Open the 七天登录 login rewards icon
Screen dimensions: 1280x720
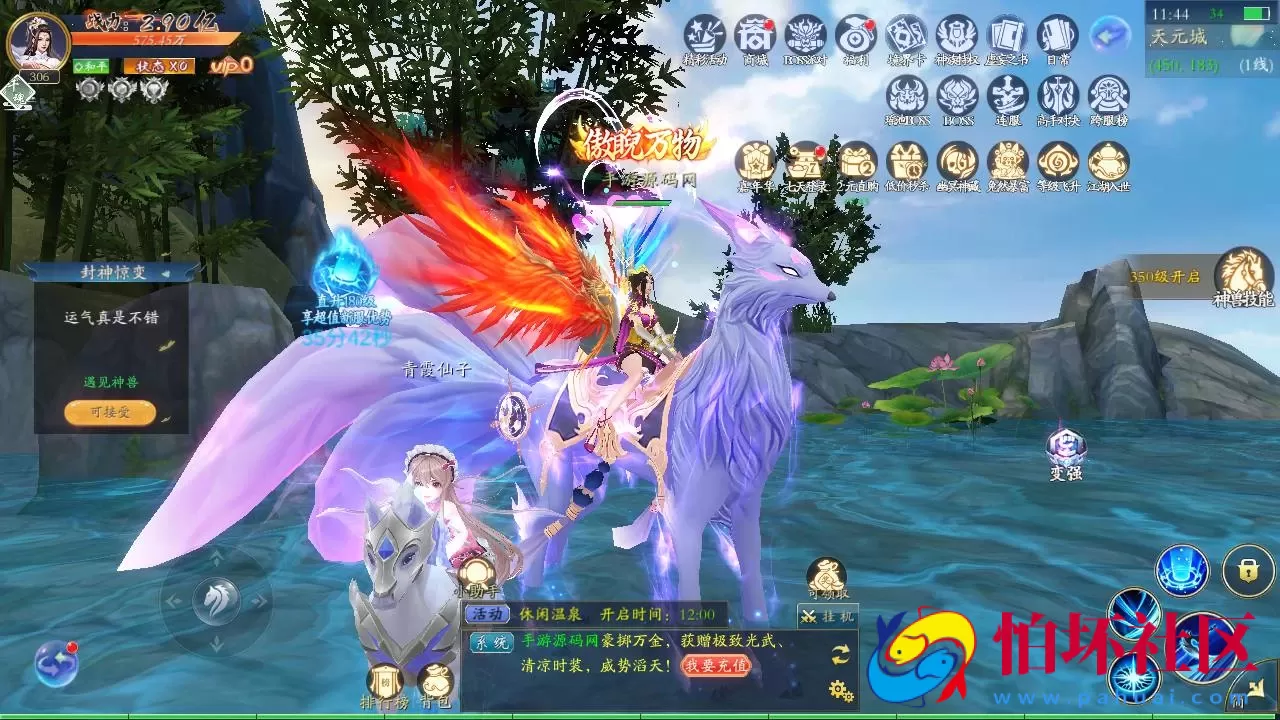807,162
